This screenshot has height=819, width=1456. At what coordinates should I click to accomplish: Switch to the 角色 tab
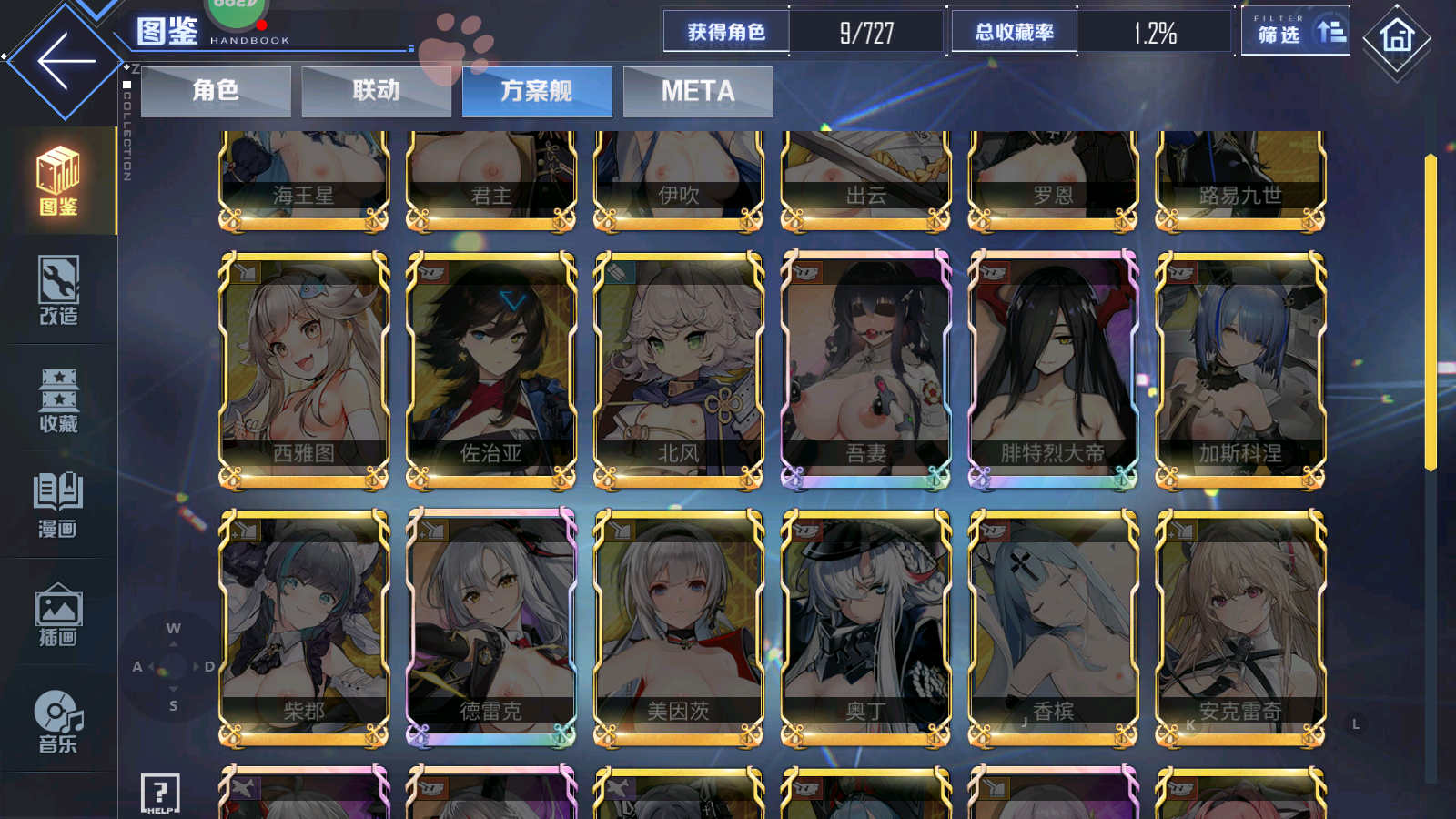[x=216, y=91]
